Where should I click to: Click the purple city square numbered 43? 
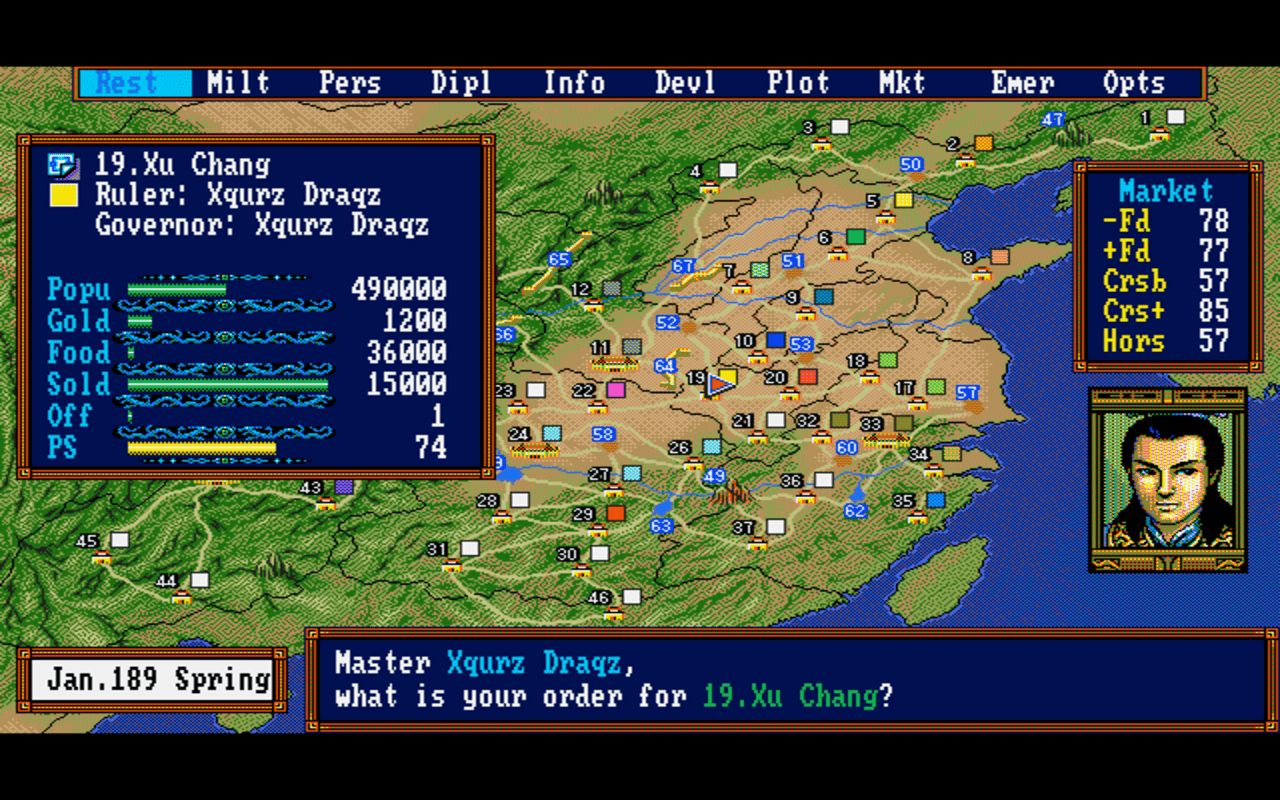tap(344, 487)
